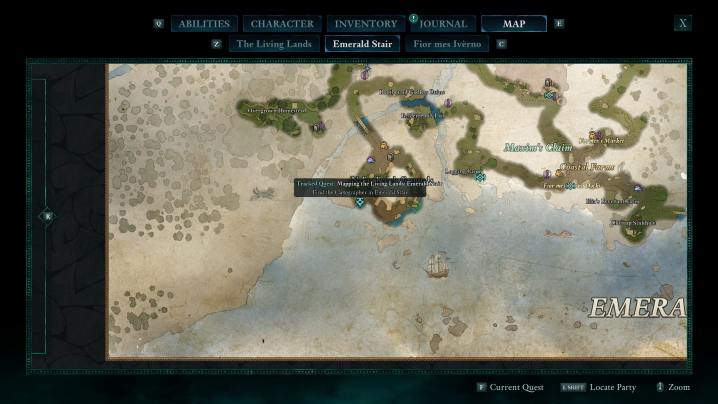Click the Current Quest option
Viewport: 718px width, 404px height.
[511, 386]
